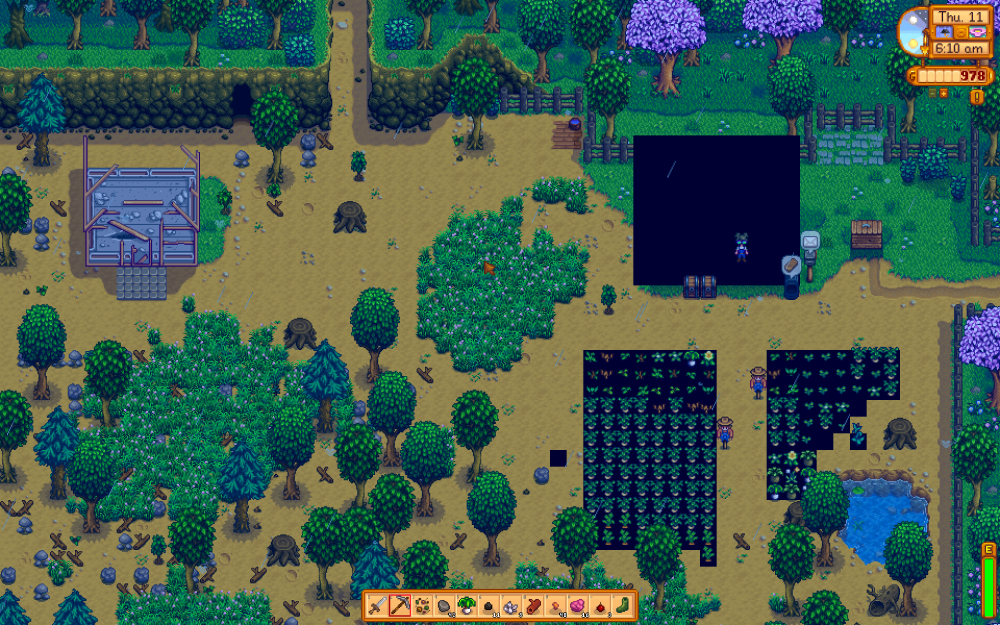Select the stone stack in the hotbar
This screenshot has height=625, width=1000.
click(x=444, y=605)
